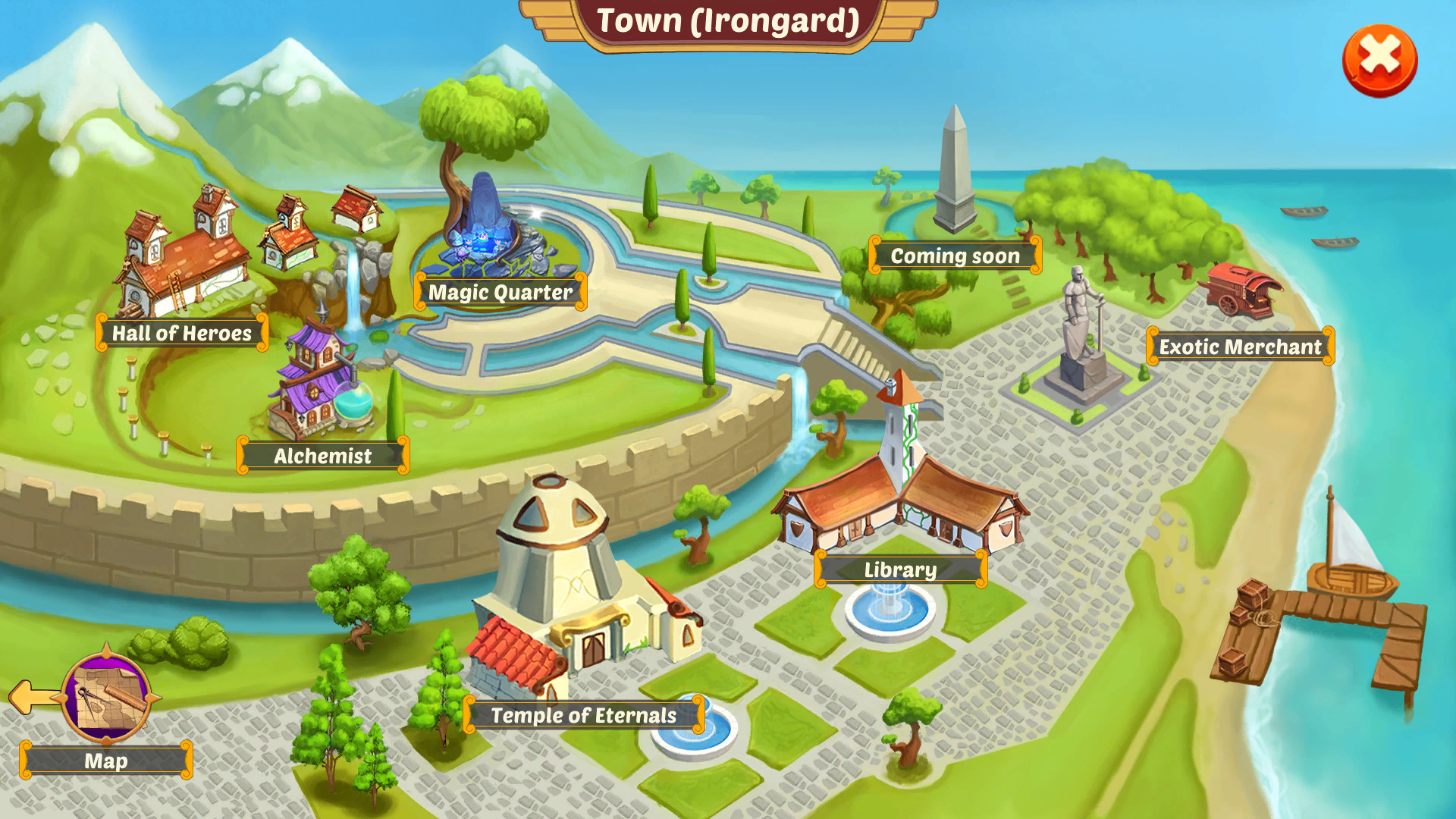Select the Coming soon label plaque
This screenshot has height=819, width=1456.
[954, 256]
